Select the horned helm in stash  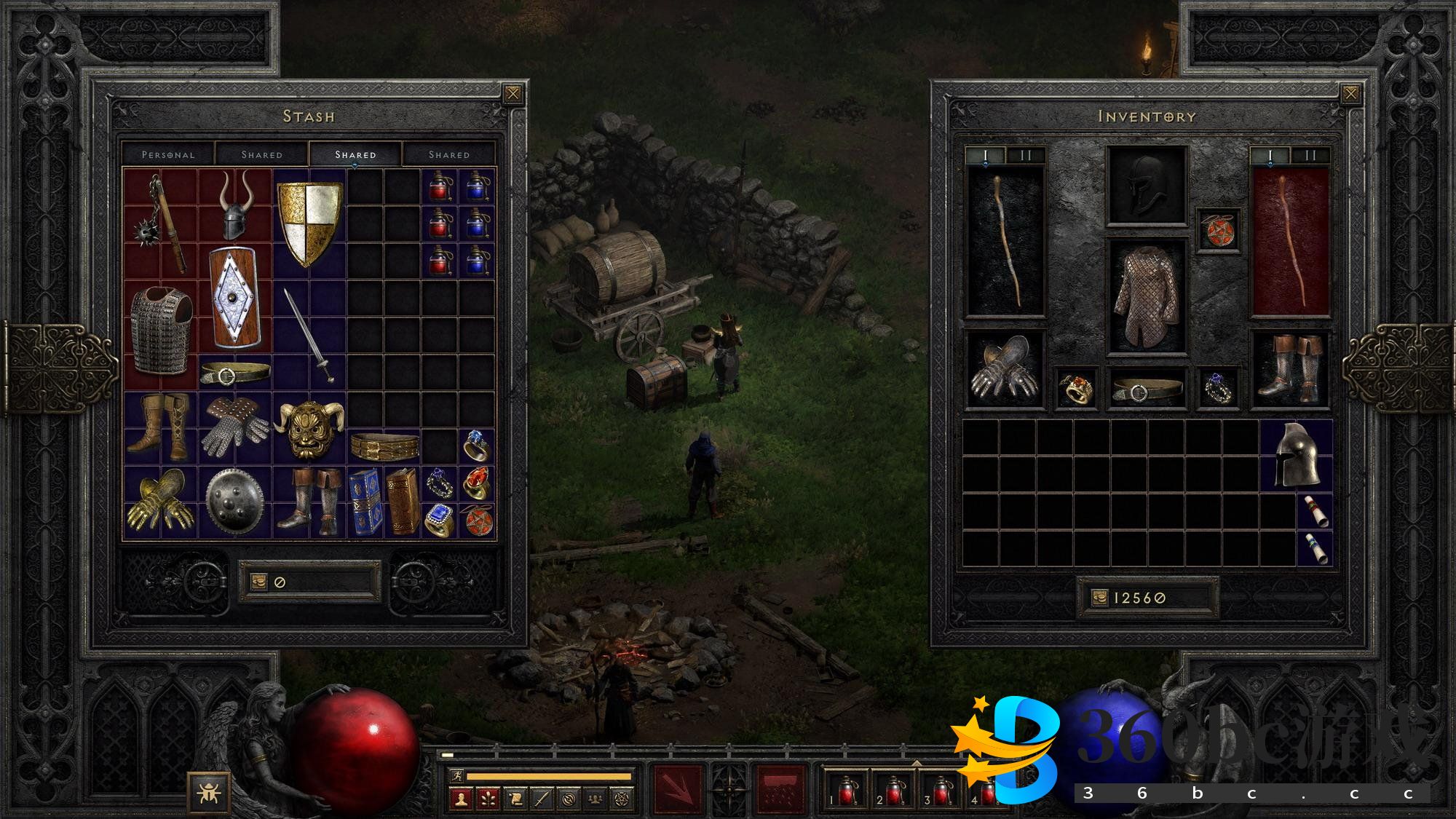pos(234,207)
